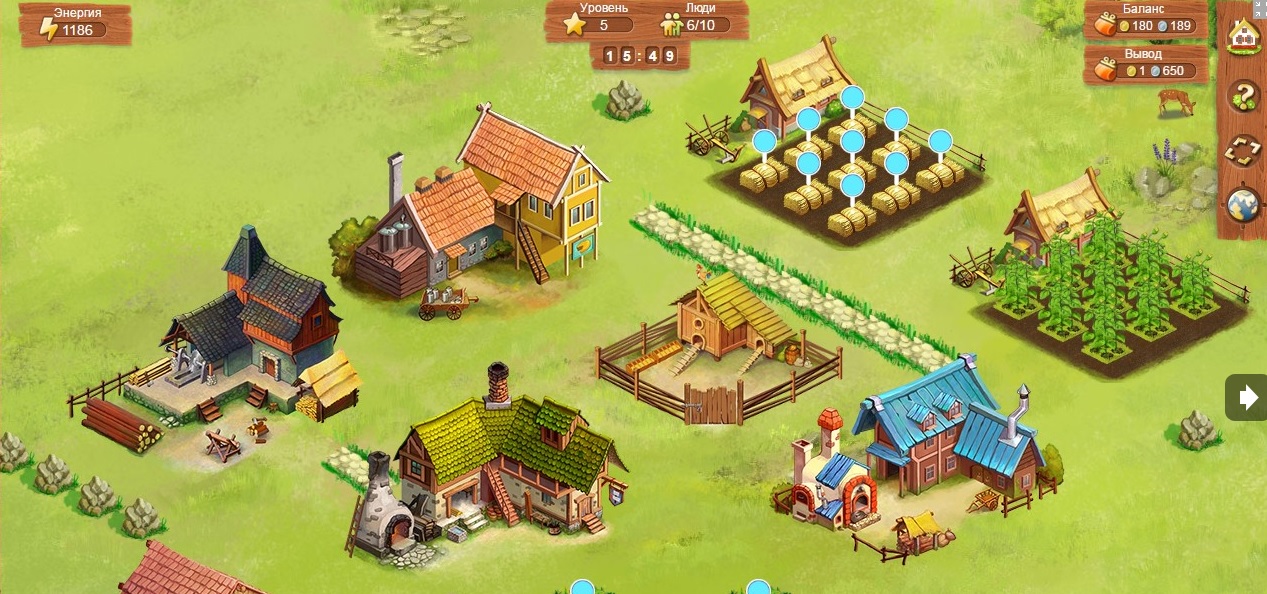Click the white arrow to scroll right

(x=1247, y=398)
